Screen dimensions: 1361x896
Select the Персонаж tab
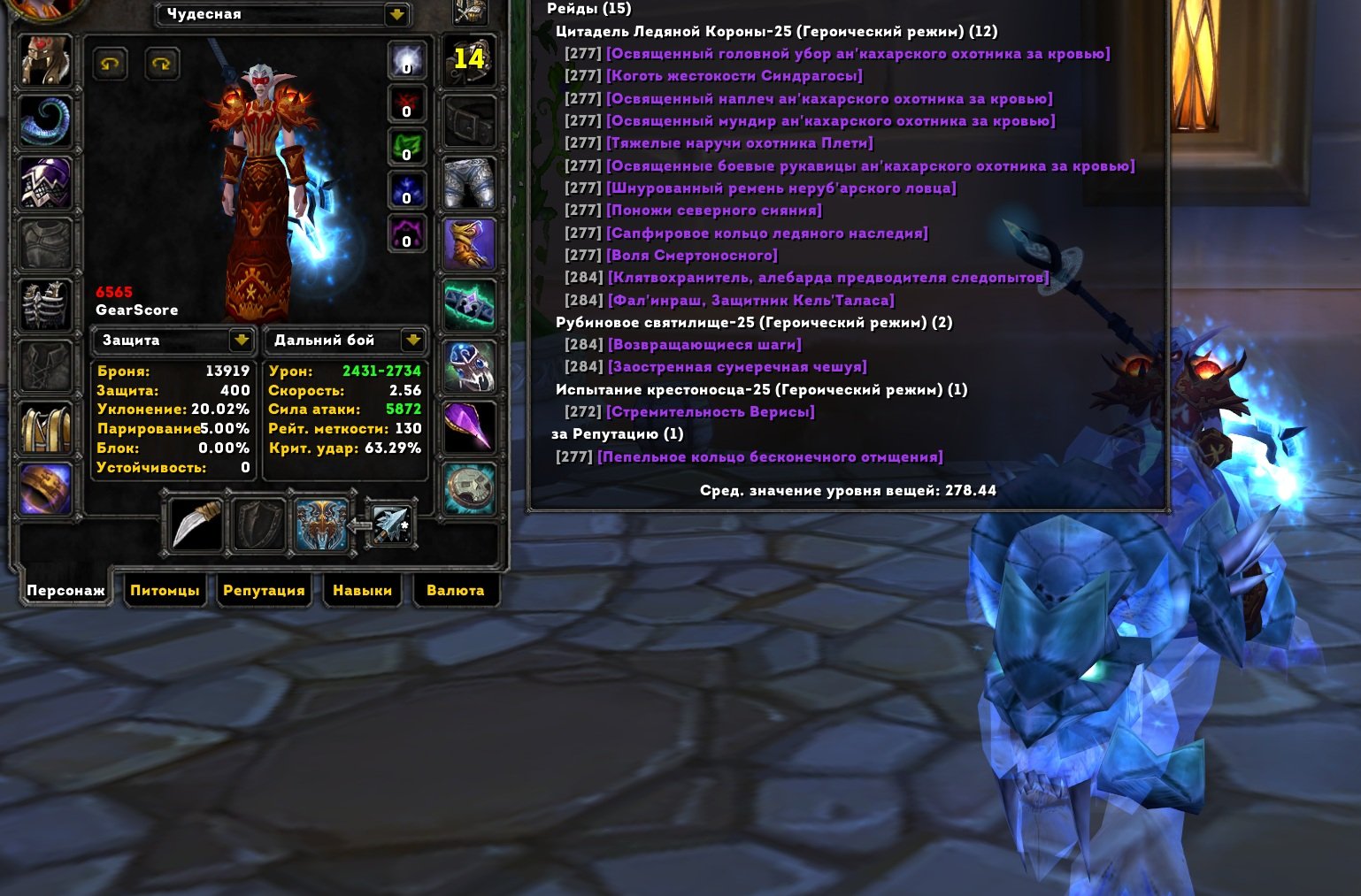pos(65,590)
